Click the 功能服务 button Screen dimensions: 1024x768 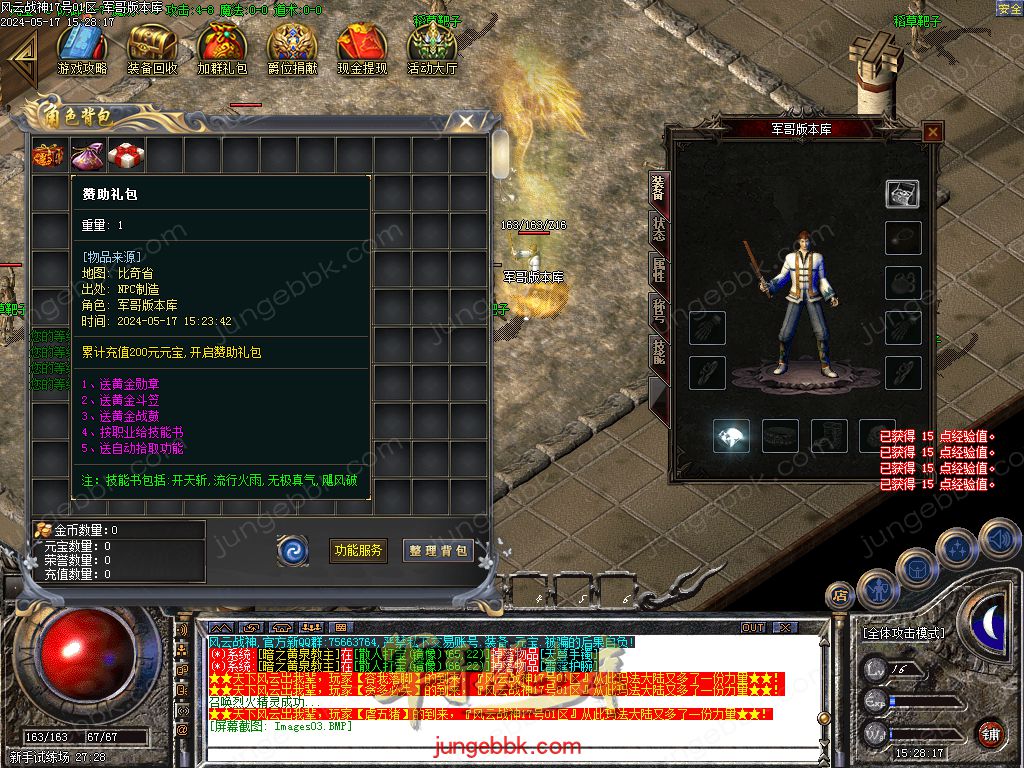[358, 550]
